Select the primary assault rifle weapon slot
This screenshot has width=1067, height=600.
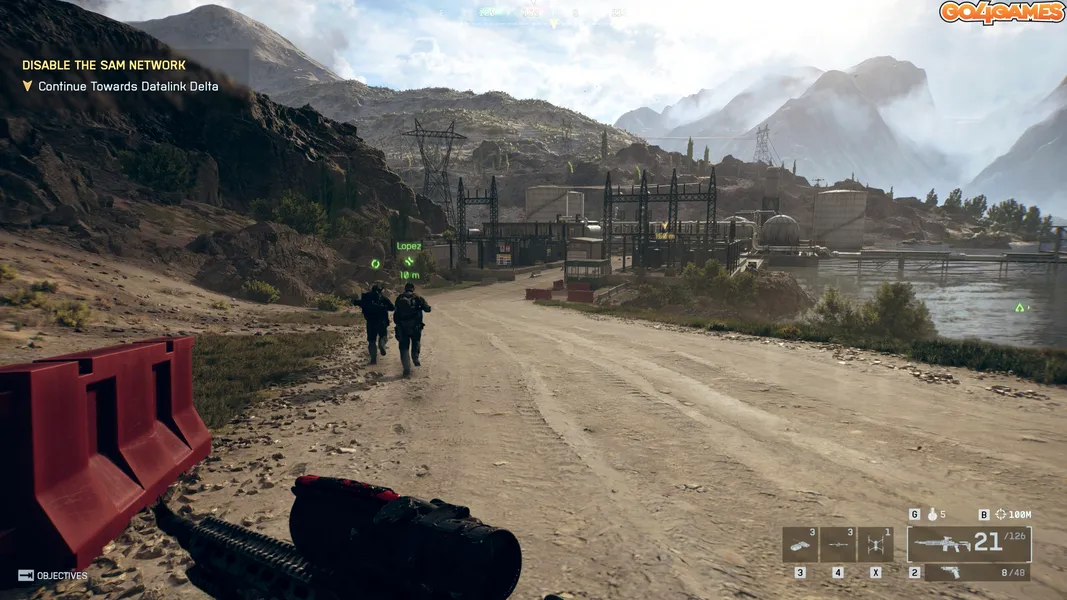pyautogui.click(x=968, y=544)
